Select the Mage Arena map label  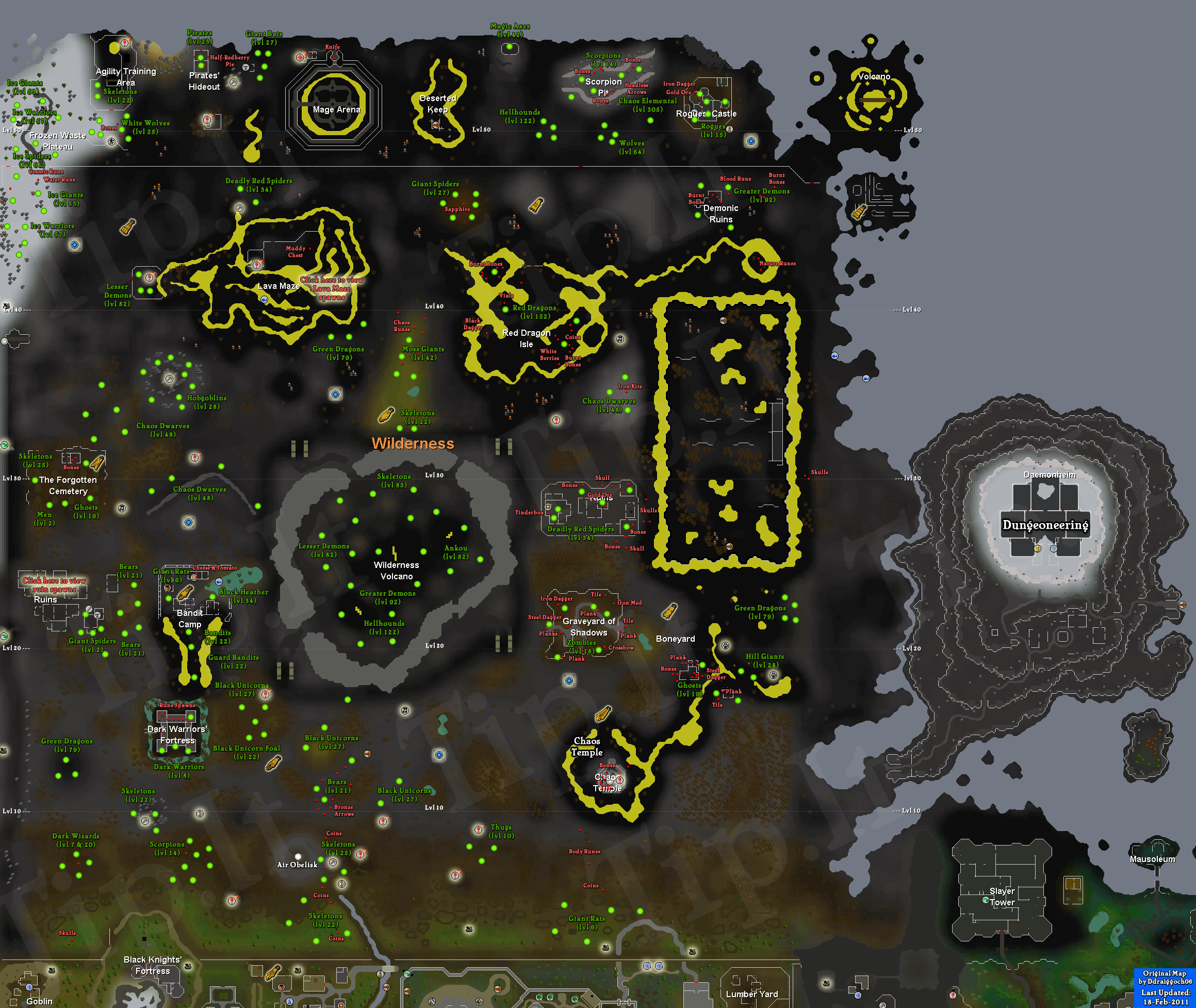click(336, 110)
